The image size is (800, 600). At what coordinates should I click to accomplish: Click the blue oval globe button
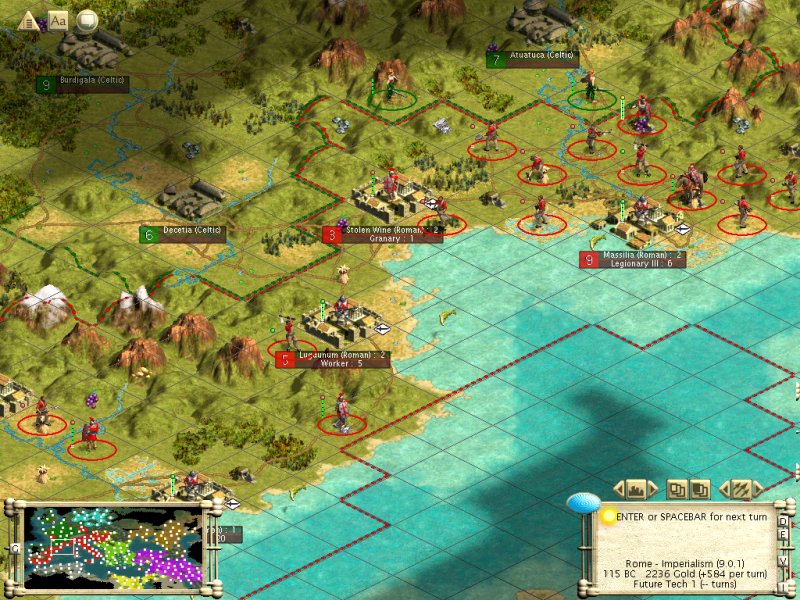(x=581, y=502)
